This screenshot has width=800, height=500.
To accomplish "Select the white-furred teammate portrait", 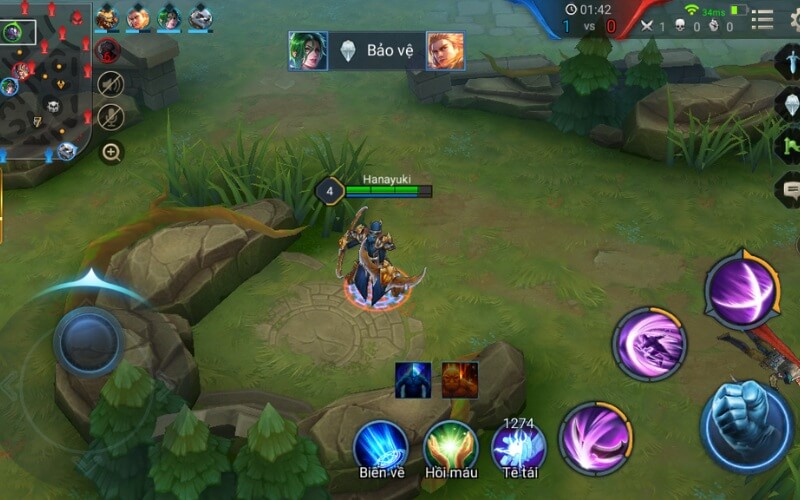I will (x=200, y=17).
